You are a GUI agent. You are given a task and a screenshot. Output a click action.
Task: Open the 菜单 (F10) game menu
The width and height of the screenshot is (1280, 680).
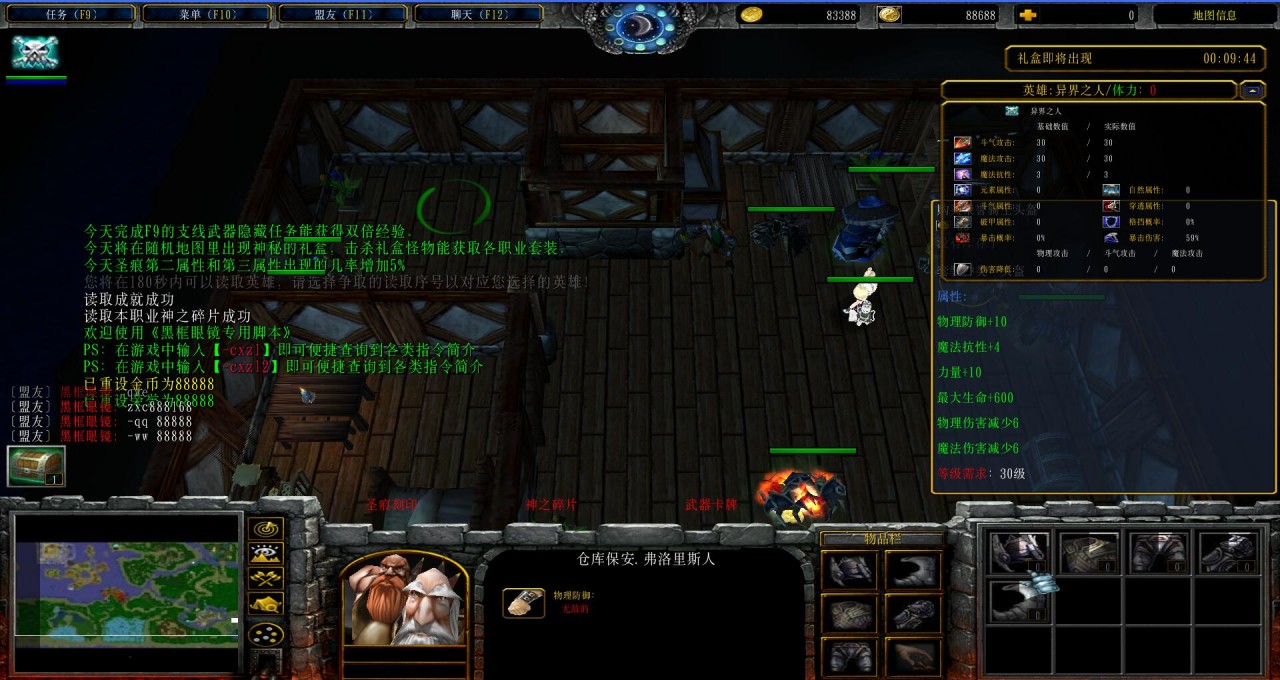pos(206,14)
